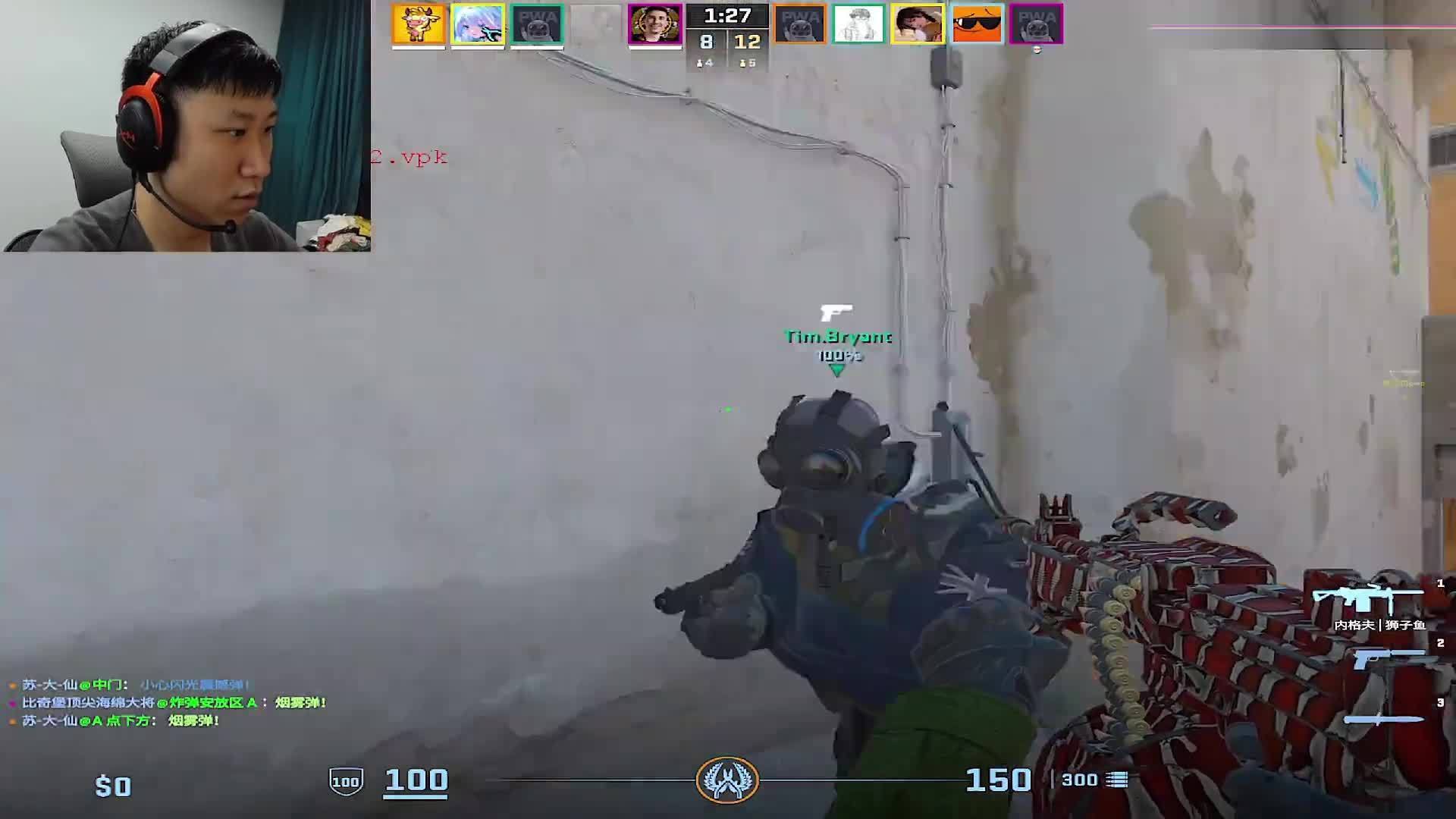Click the anime character avatar near the scoreboard
The image size is (1456, 819).
(x=479, y=25)
